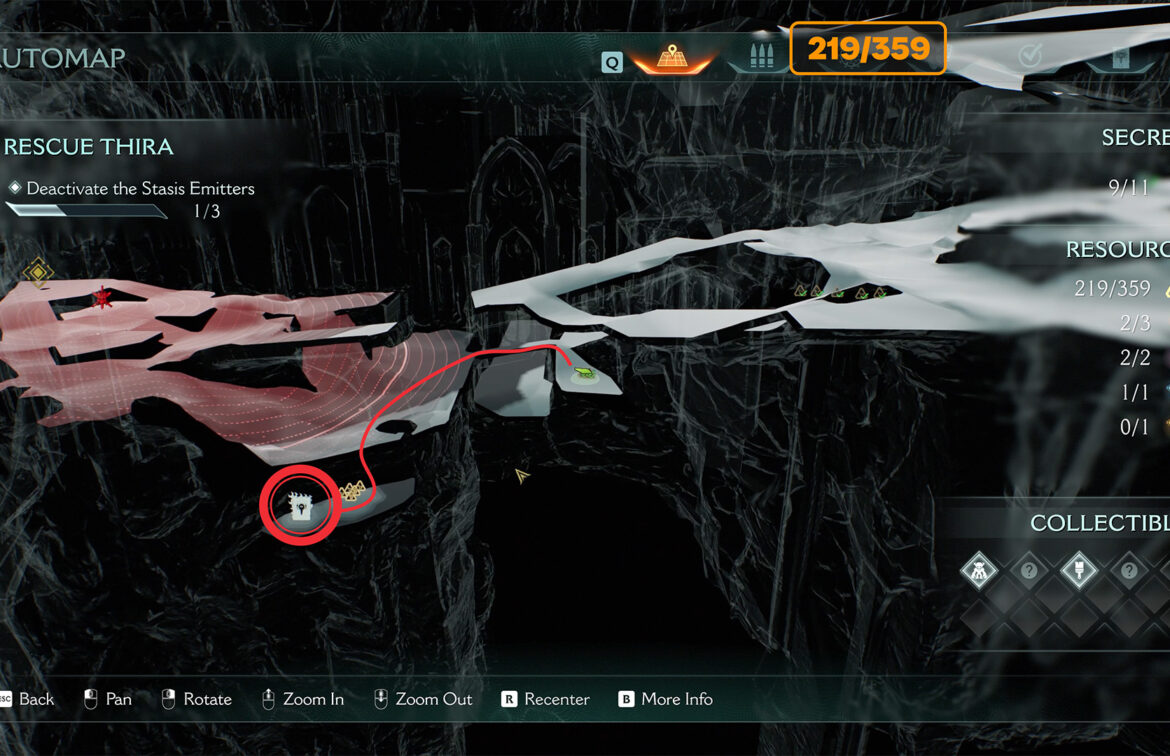Click Recenter to reset the map view
Screen dimensions: 1170x756
coord(545,699)
